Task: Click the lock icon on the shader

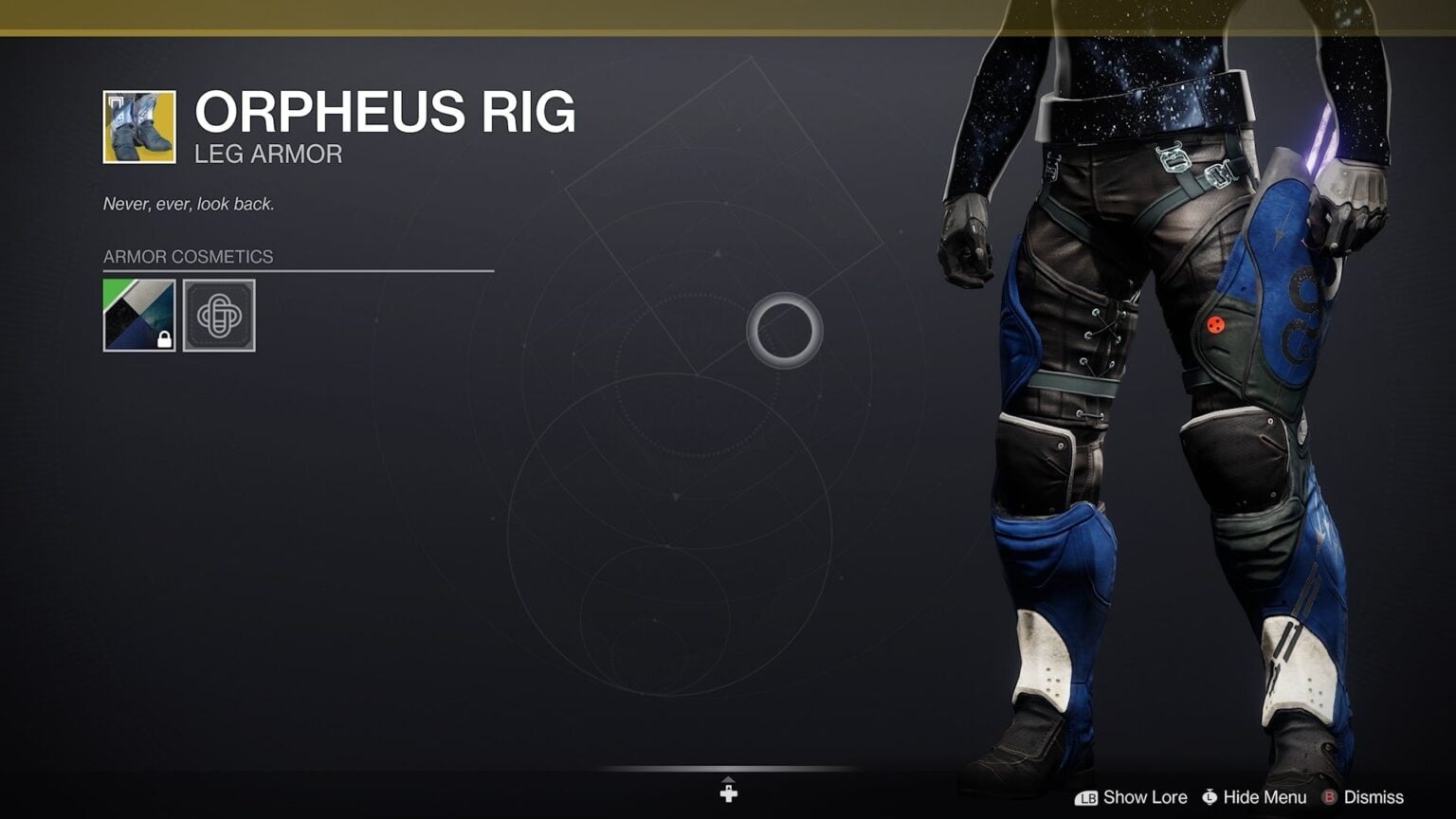Action: tap(164, 338)
